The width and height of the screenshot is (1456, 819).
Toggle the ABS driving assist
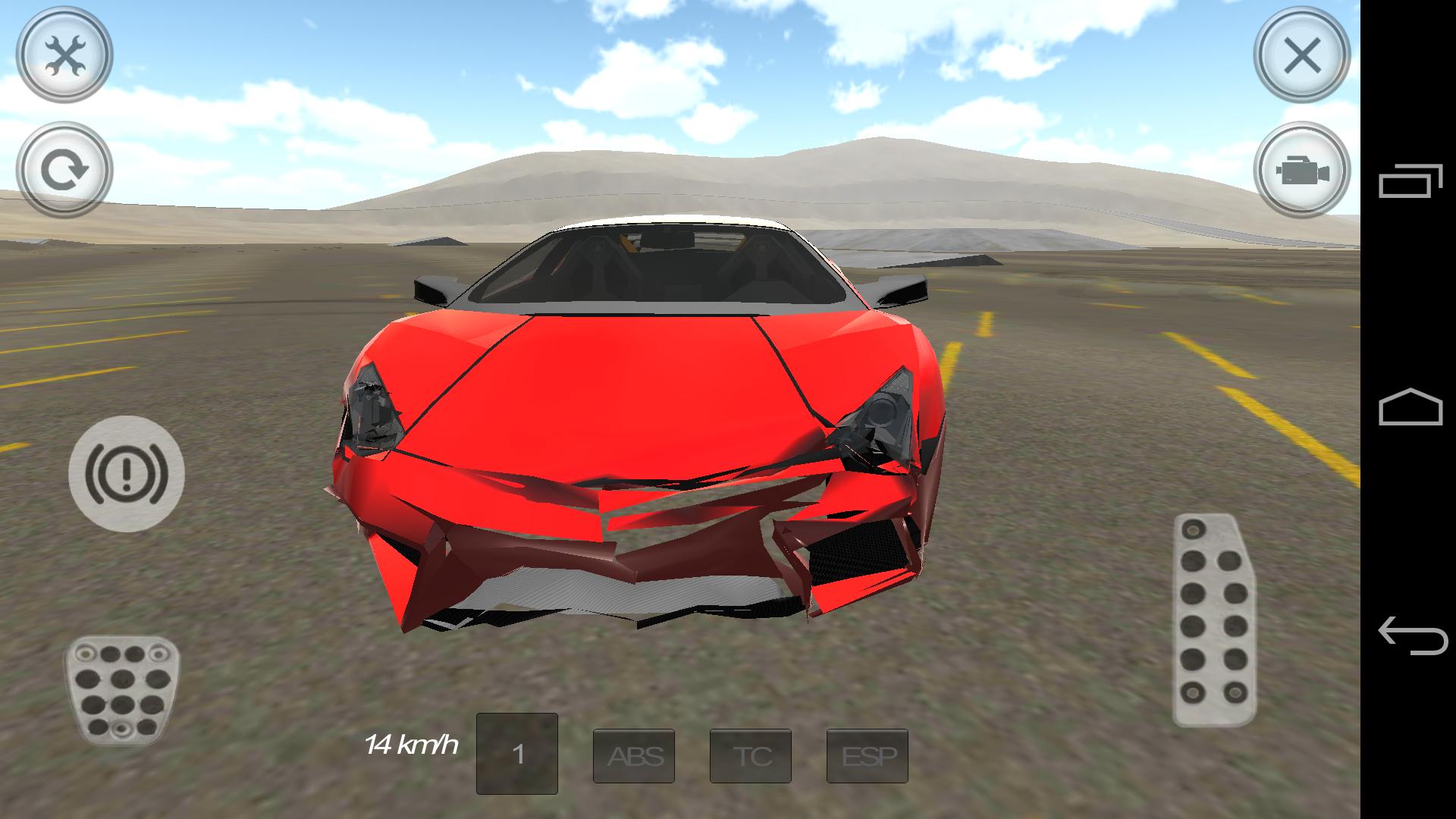(634, 756)
